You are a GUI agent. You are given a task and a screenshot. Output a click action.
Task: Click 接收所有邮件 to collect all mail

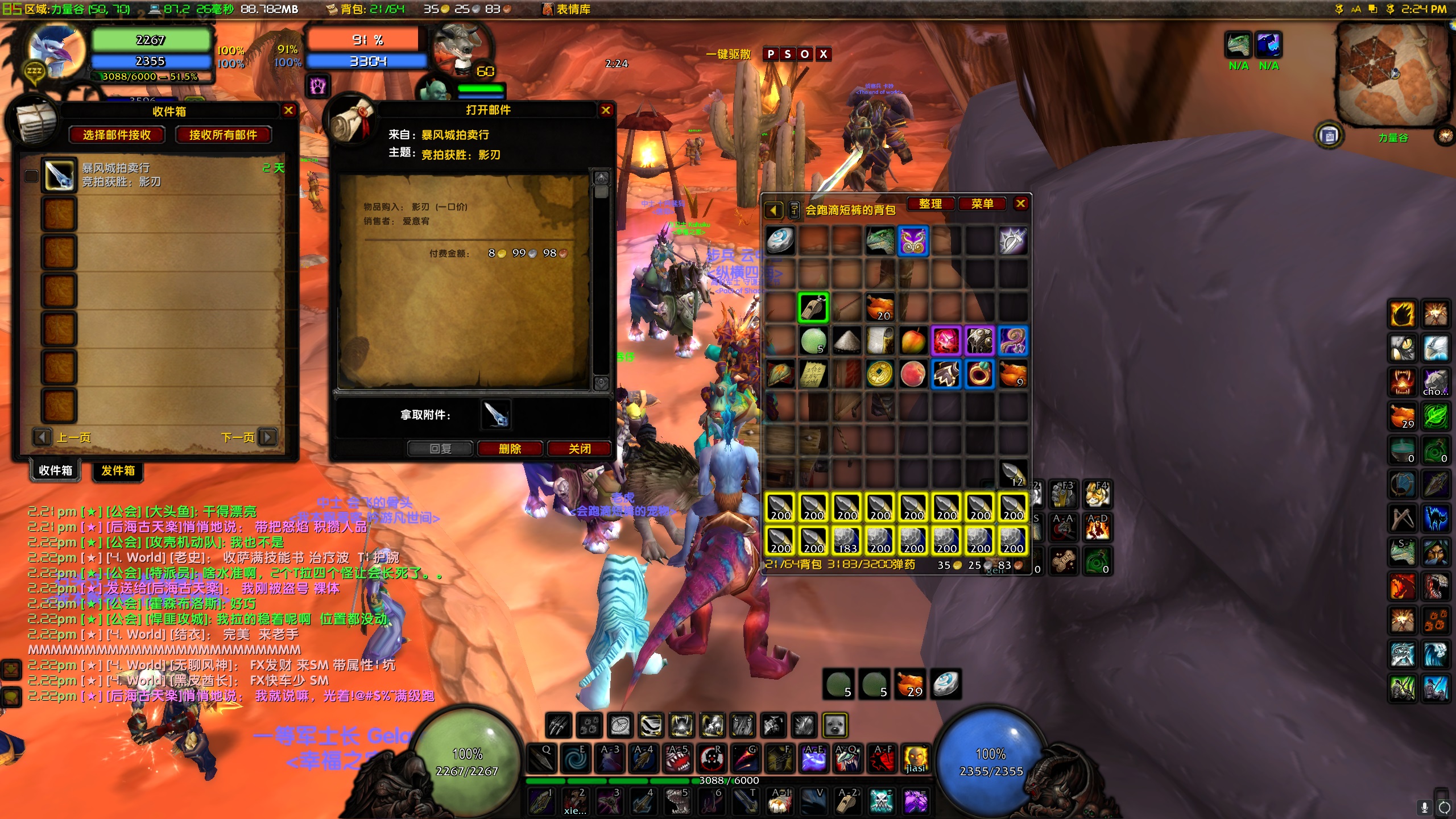pyautogui.click(x=223, y=135)
